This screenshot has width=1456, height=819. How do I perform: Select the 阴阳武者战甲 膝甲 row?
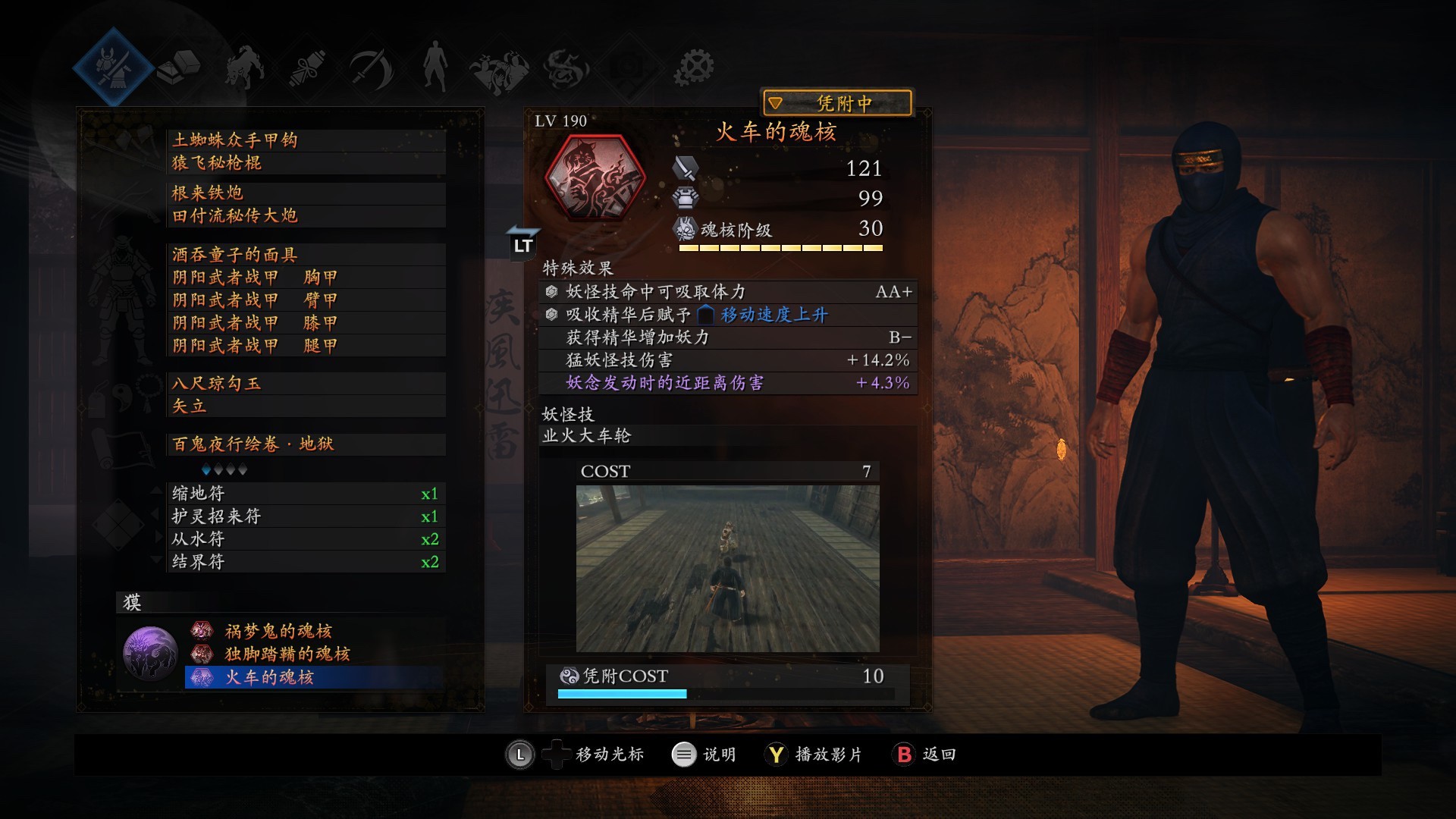tap(303, 323)
